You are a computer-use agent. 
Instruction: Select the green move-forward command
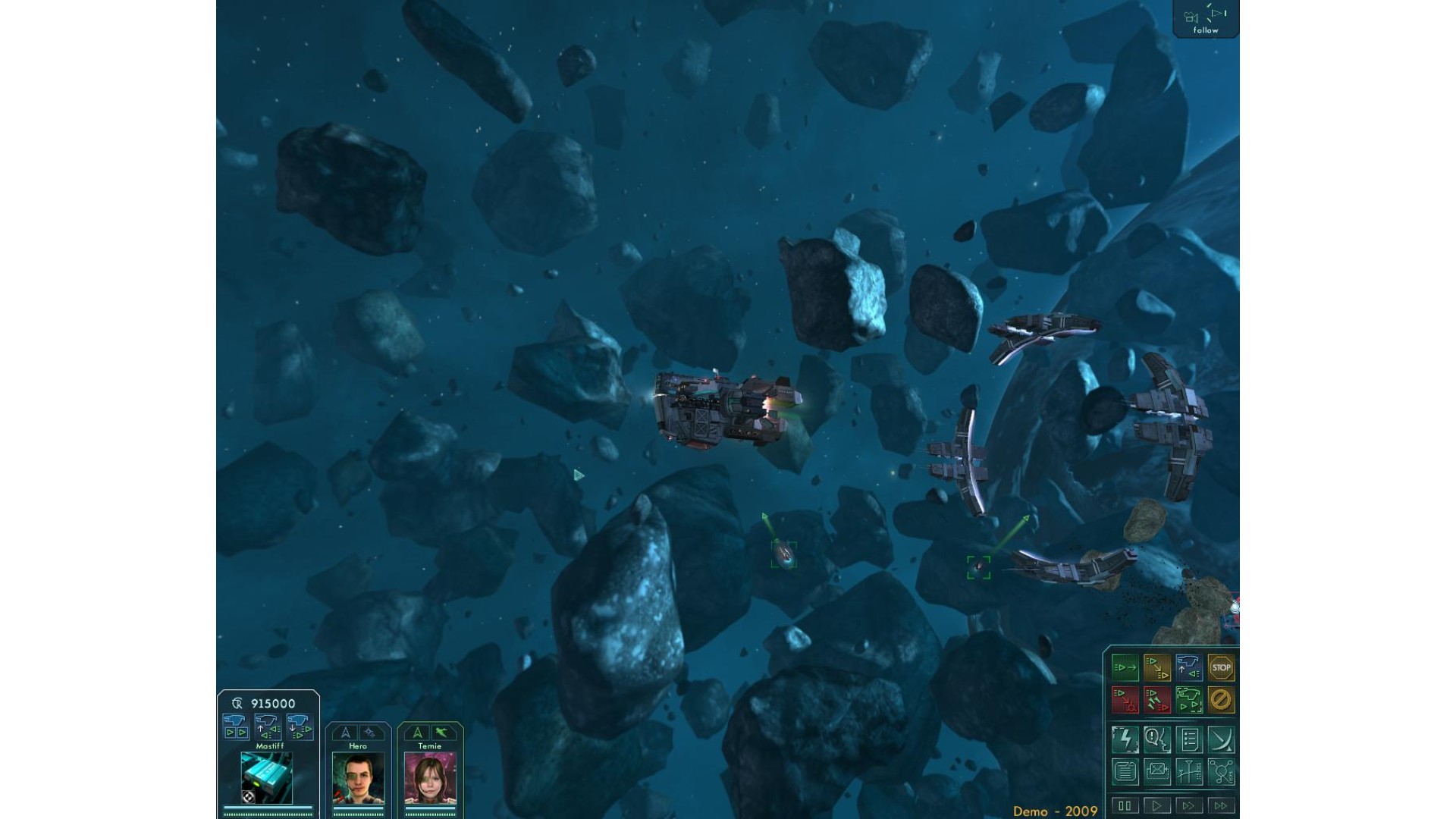click(x=1125, y=668)
